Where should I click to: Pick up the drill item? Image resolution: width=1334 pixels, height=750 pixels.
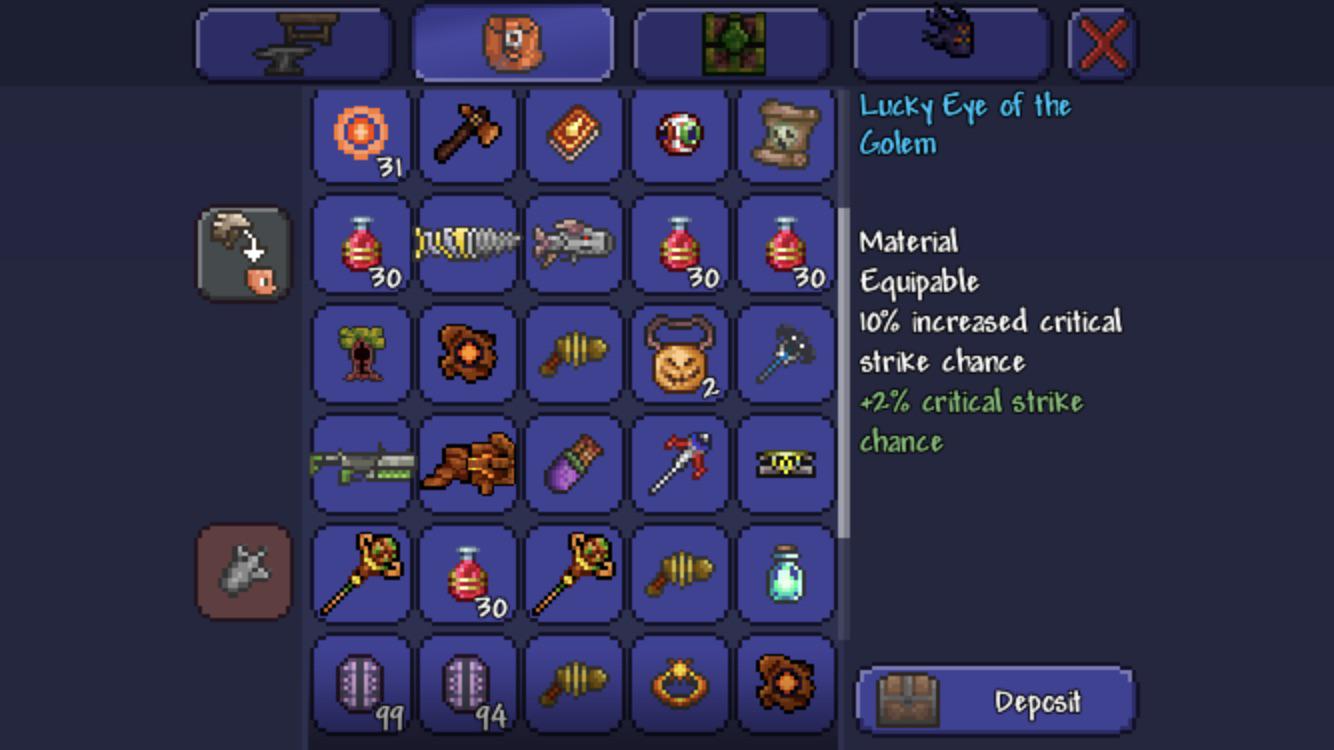point(467,244)
